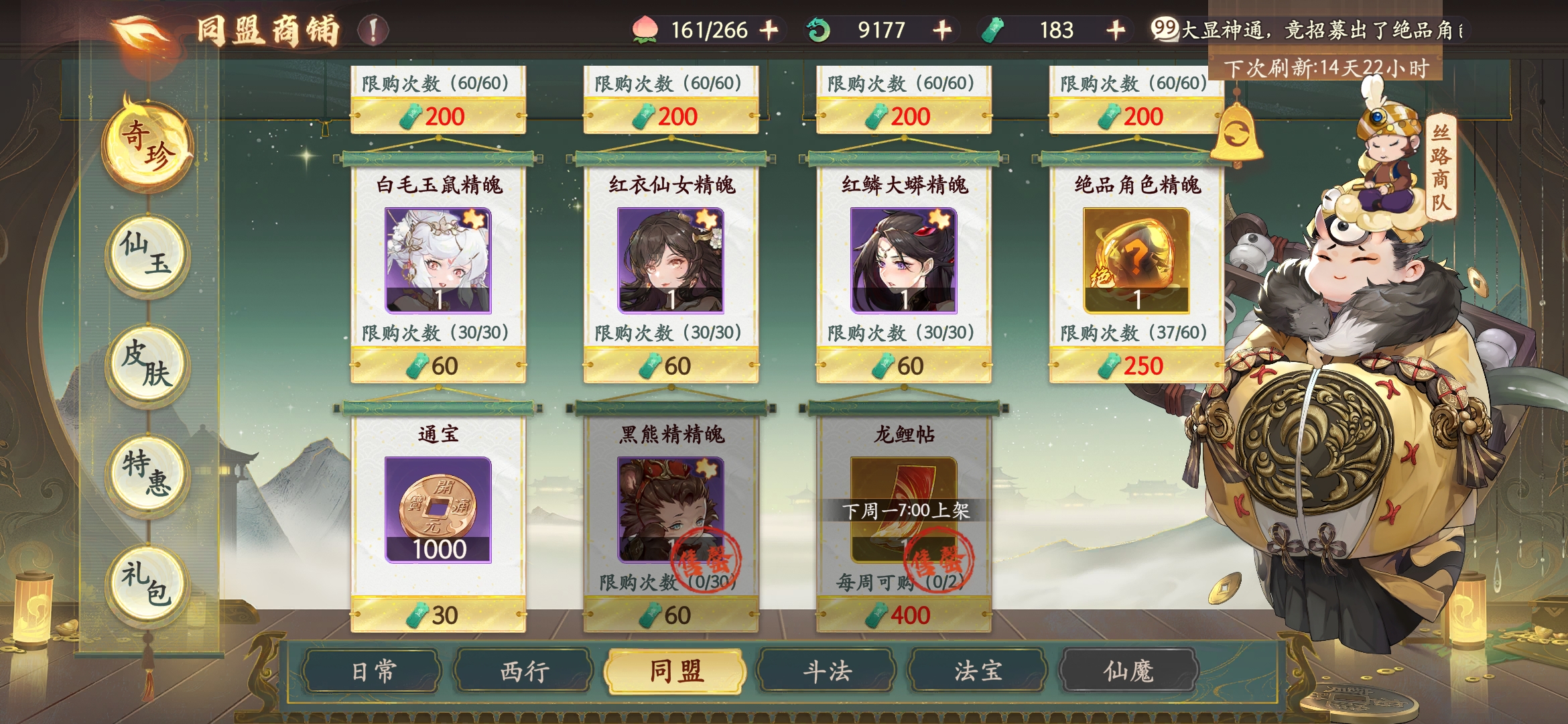The width and height of the screenshot is (1568, 724).
Task: Select the 红衣仙女精魄 item
Action: tap(671, 261)
